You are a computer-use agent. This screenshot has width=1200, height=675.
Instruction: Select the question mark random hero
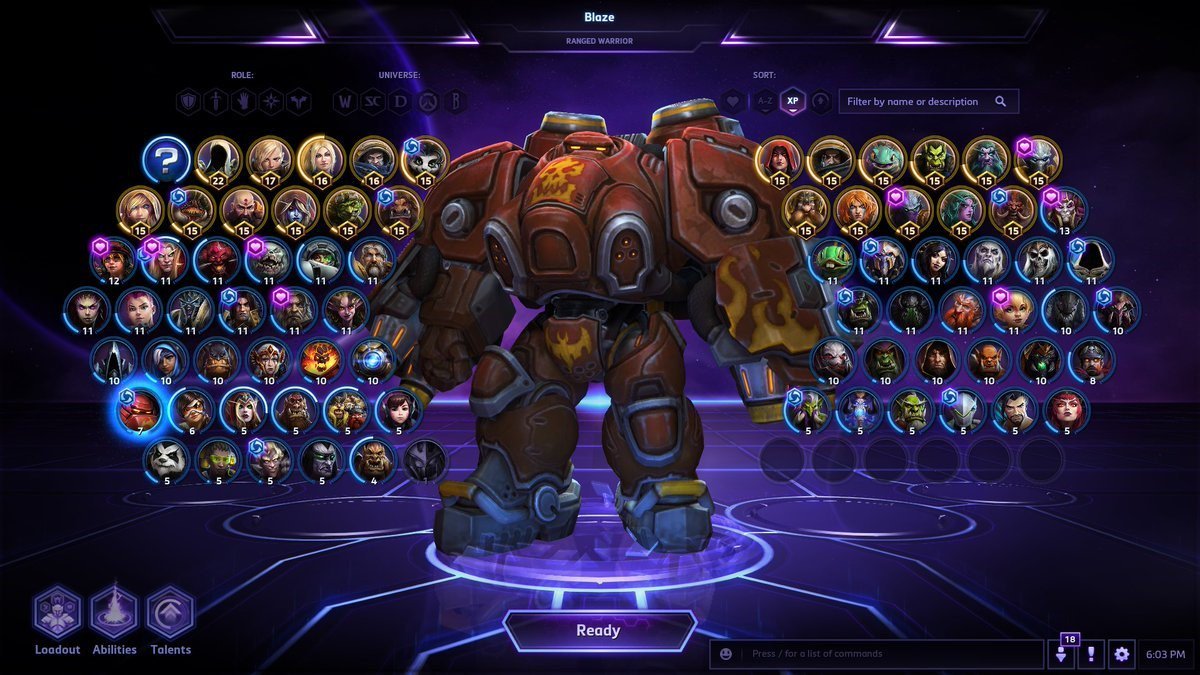point(166,159)
